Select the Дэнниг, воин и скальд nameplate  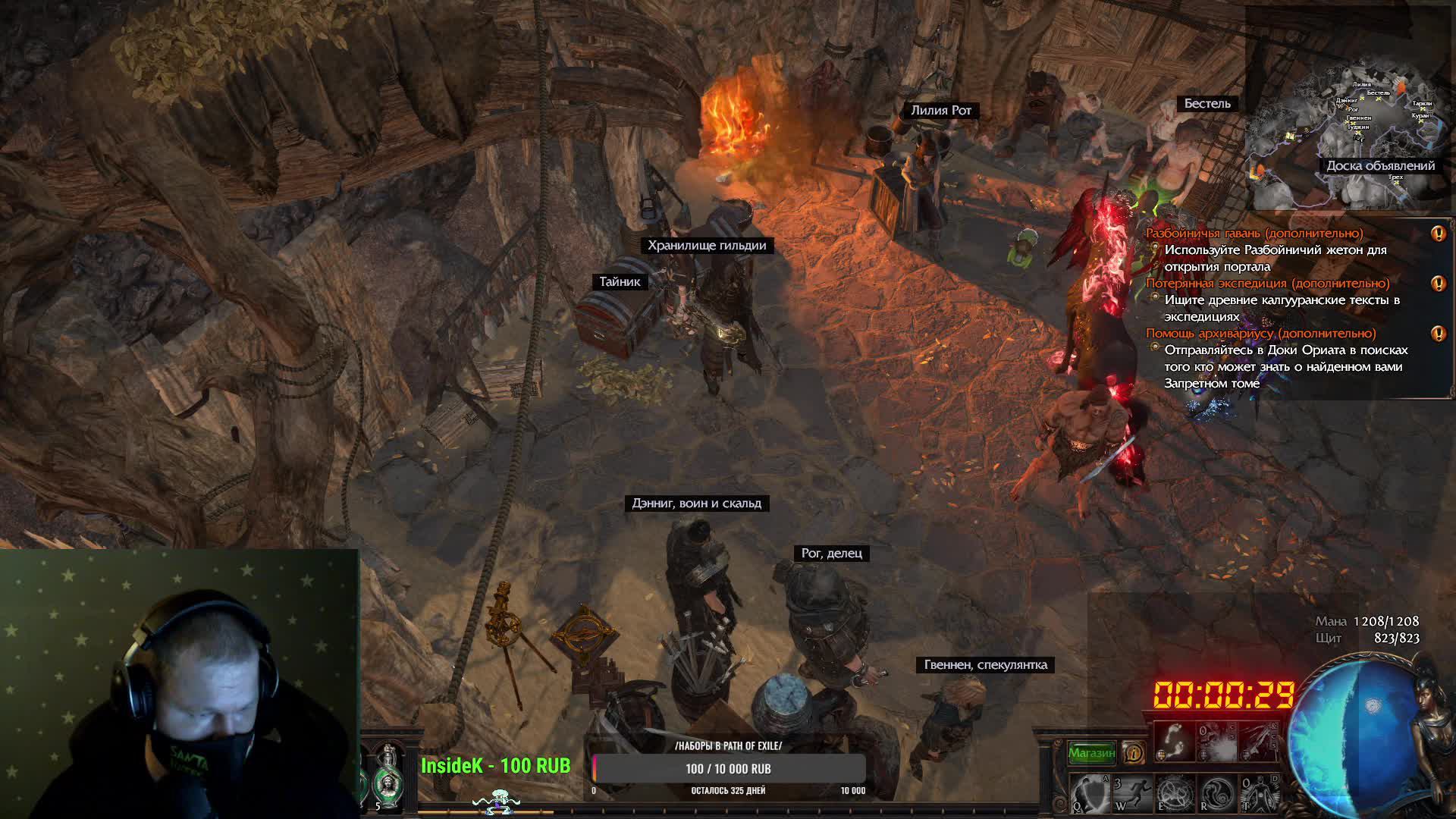click(x=696, y=504)
